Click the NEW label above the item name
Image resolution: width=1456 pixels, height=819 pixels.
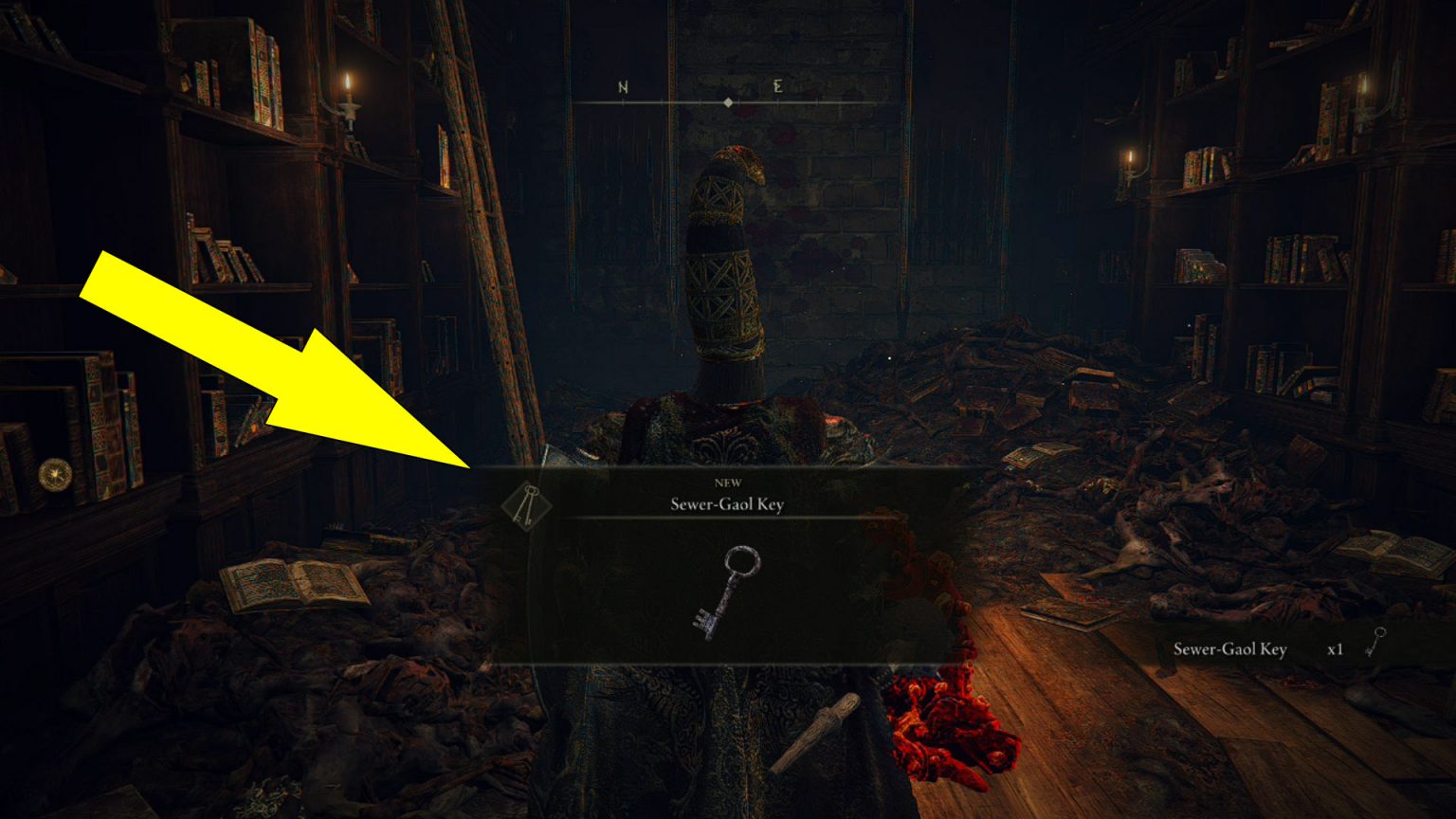(x=727, y=482)
